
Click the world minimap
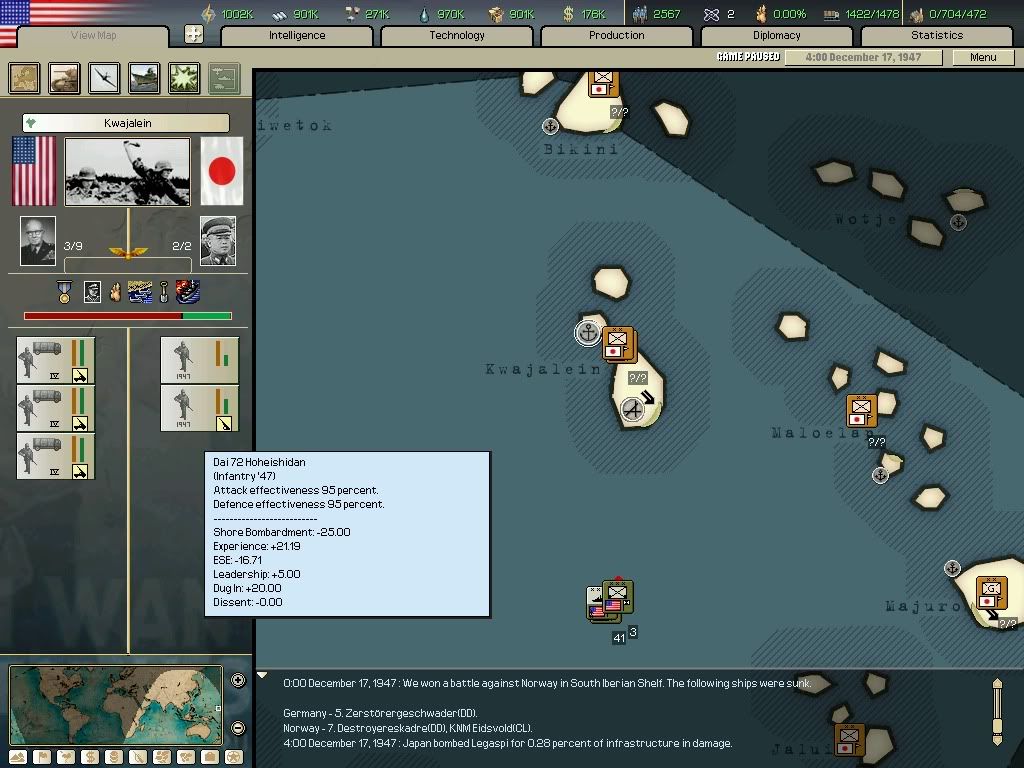pos(115,705)
